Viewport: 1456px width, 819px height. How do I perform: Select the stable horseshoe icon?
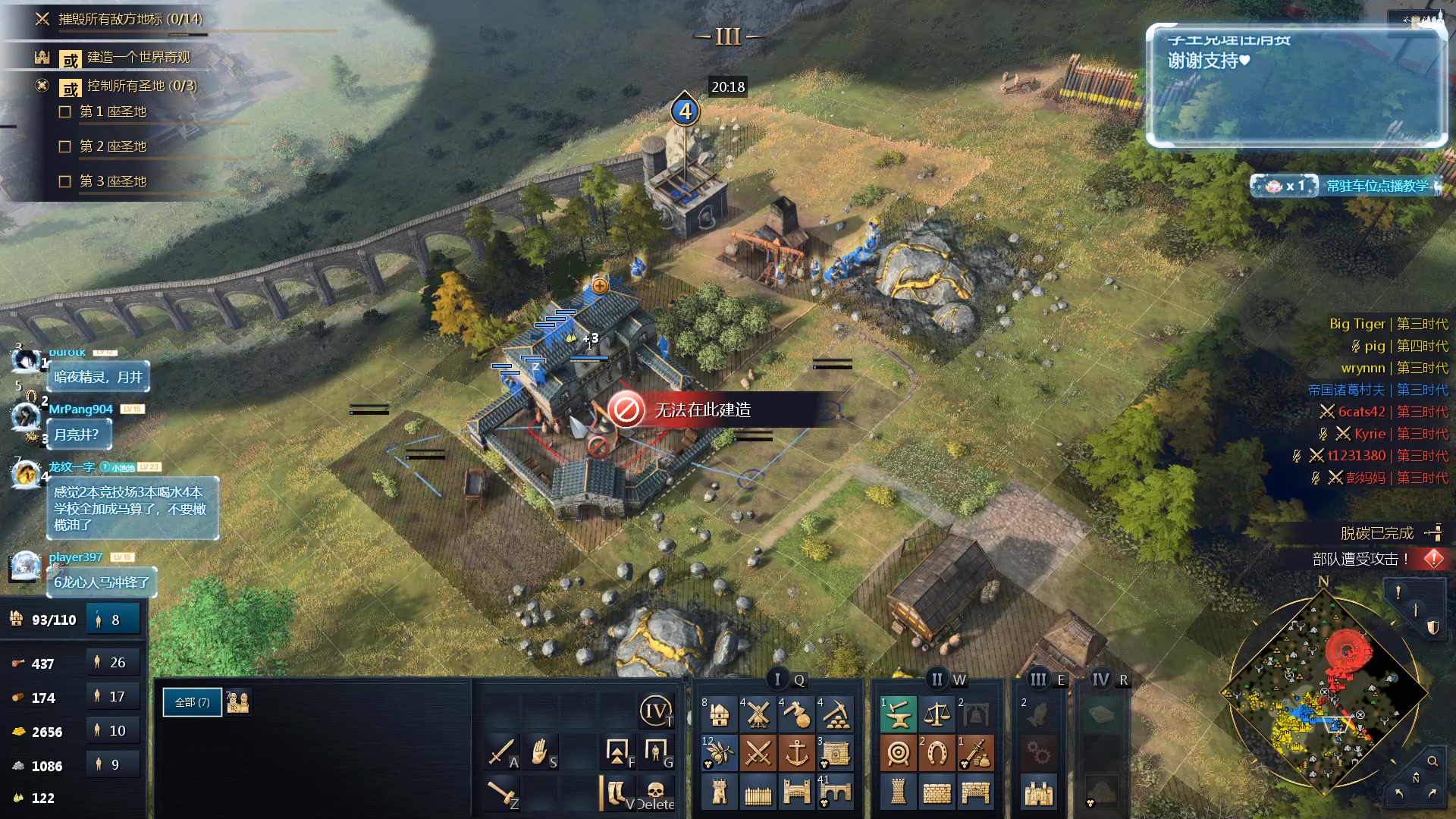point(937,753)
